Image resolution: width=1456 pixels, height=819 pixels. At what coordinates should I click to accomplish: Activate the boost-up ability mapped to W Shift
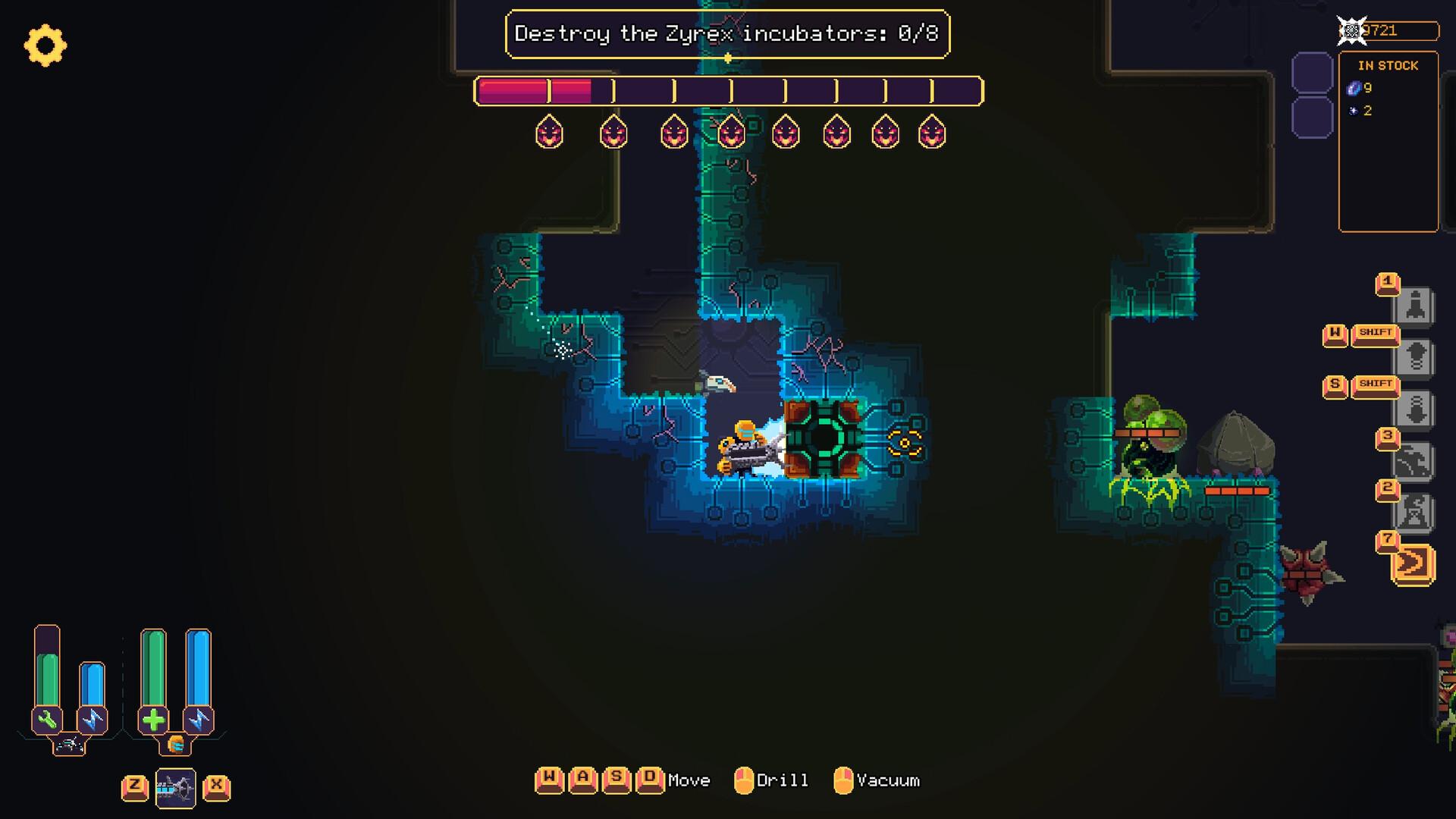1414,354
